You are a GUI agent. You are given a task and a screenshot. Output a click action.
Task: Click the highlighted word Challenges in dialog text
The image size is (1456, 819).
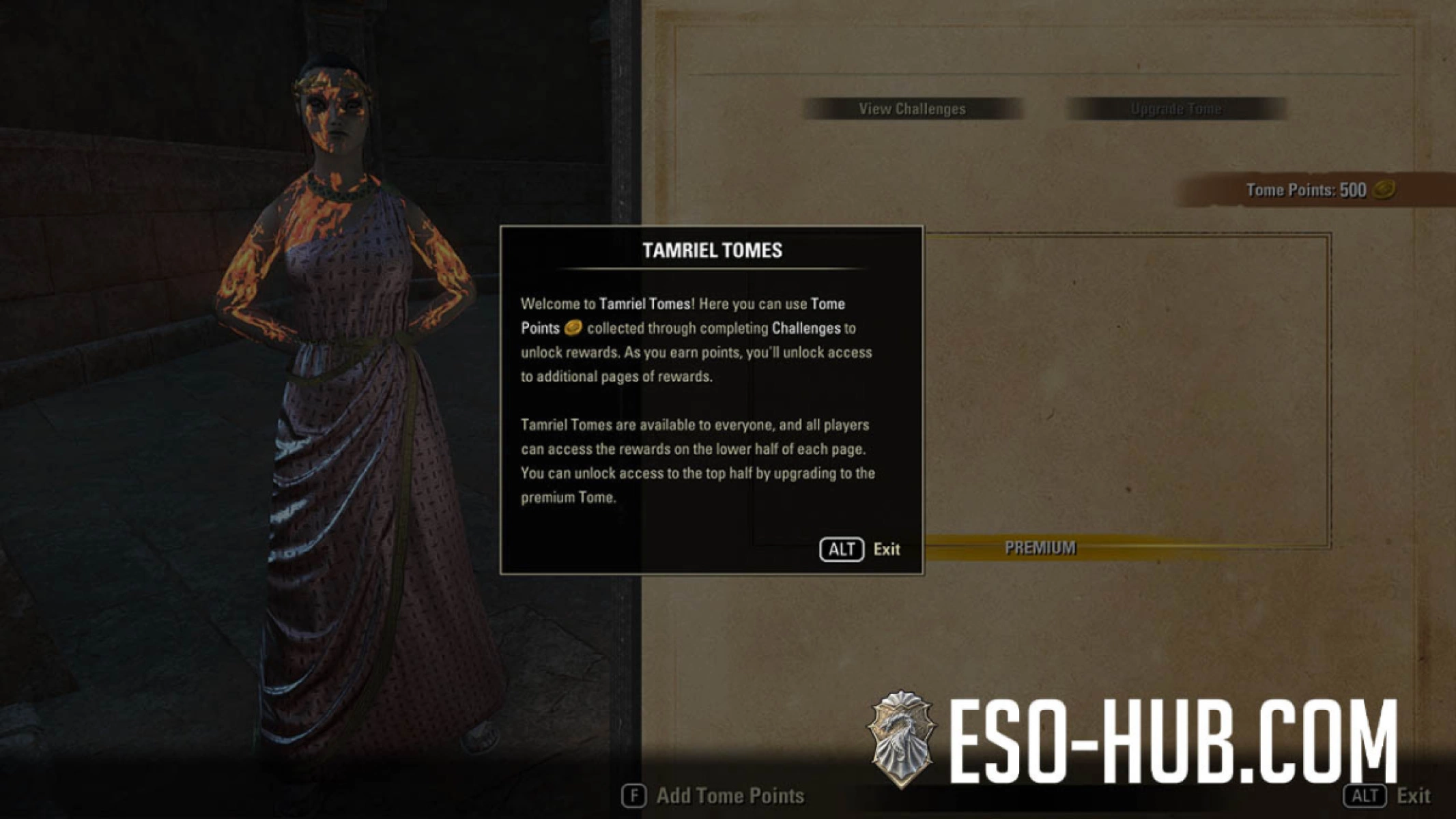pos(808,328)
